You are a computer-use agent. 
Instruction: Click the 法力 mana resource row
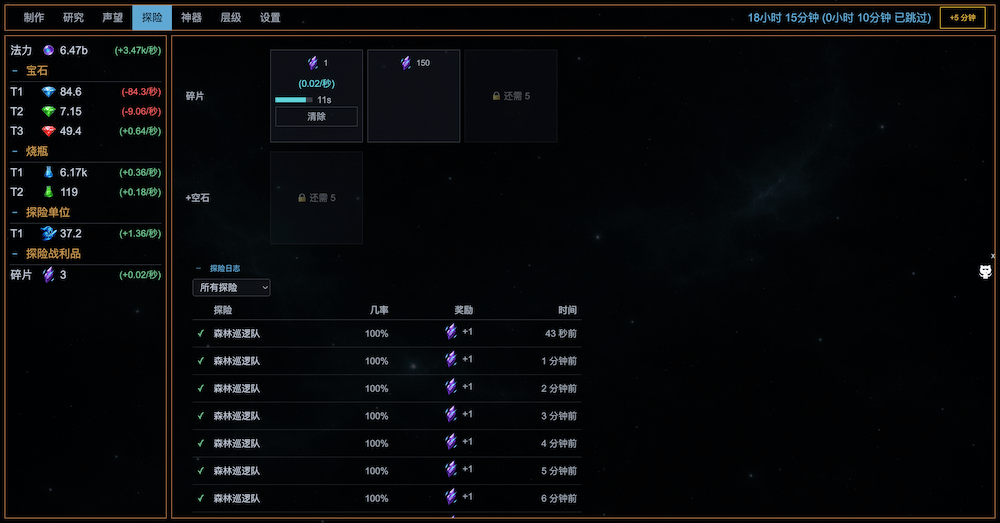[85, 50]
